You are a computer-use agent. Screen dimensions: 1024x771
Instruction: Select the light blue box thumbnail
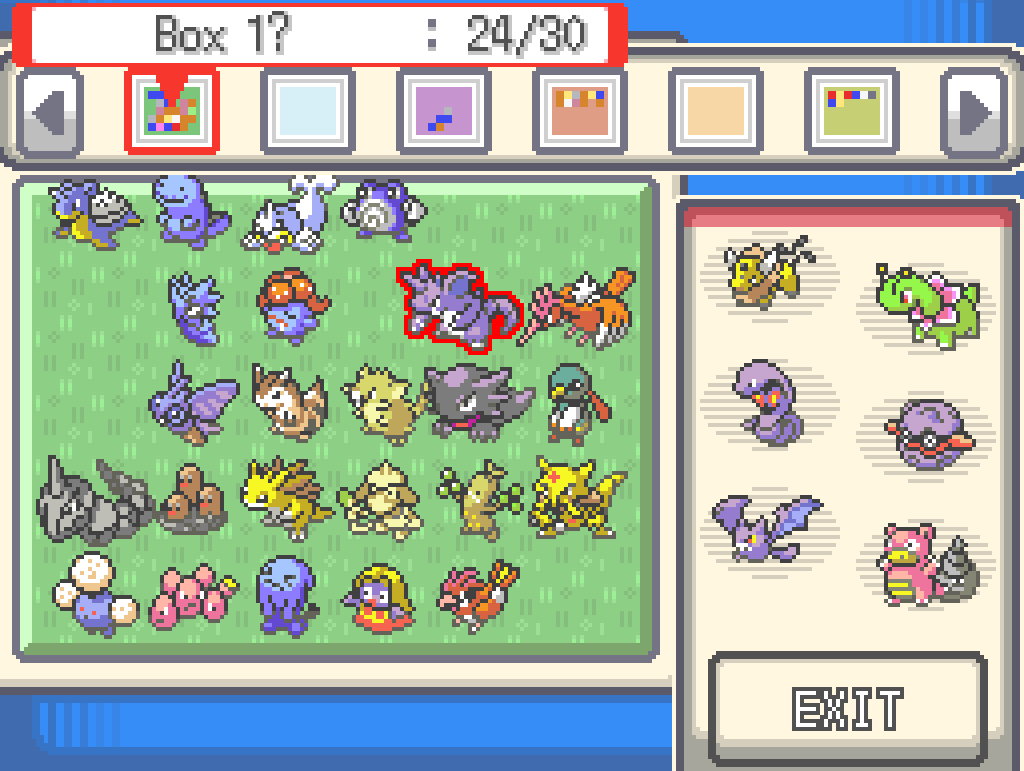point(307,110)
